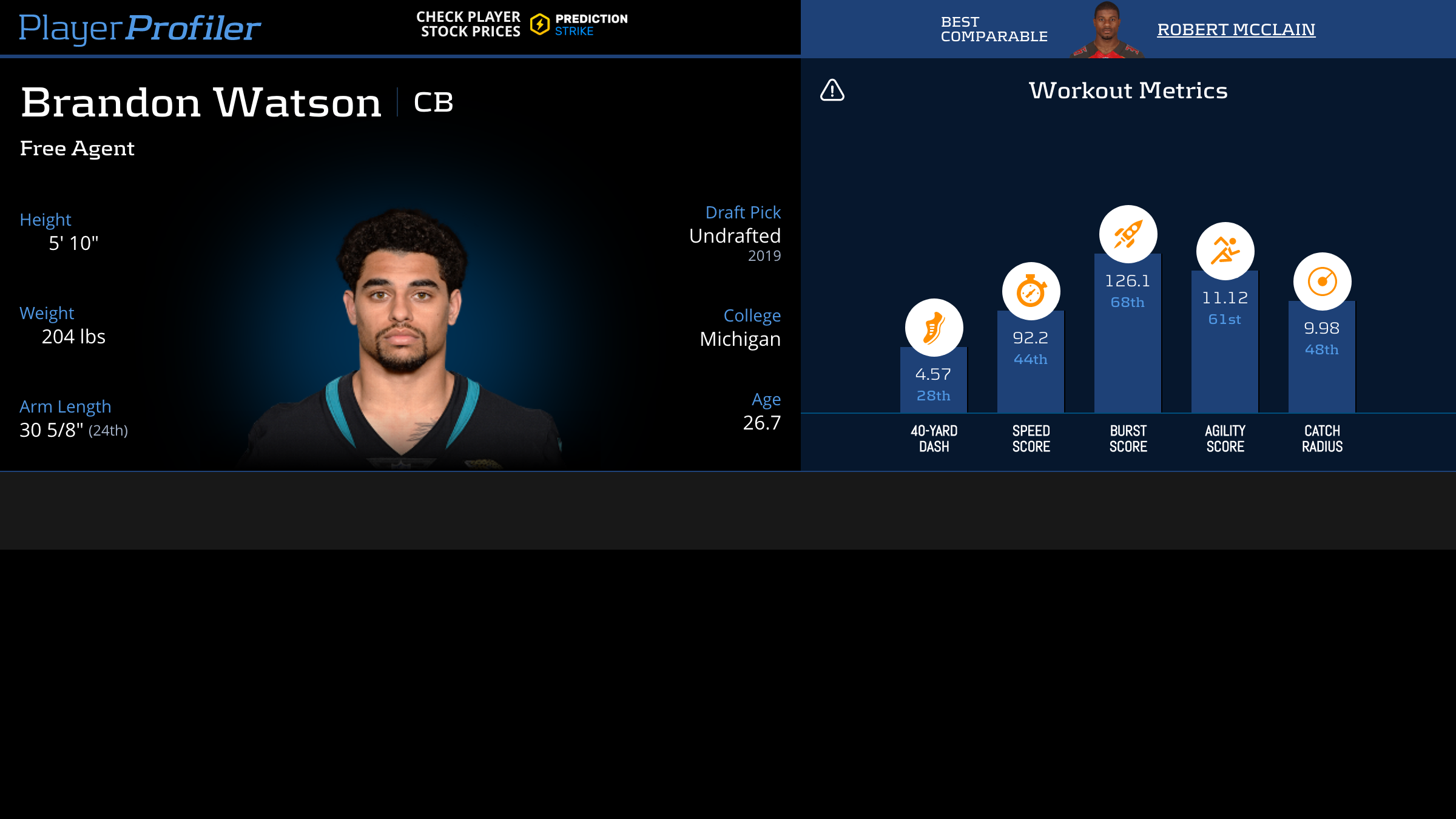Click Robert McClain's headshot thumbnail
The width and height of the screenshot is (1456, 819).
1107,30
